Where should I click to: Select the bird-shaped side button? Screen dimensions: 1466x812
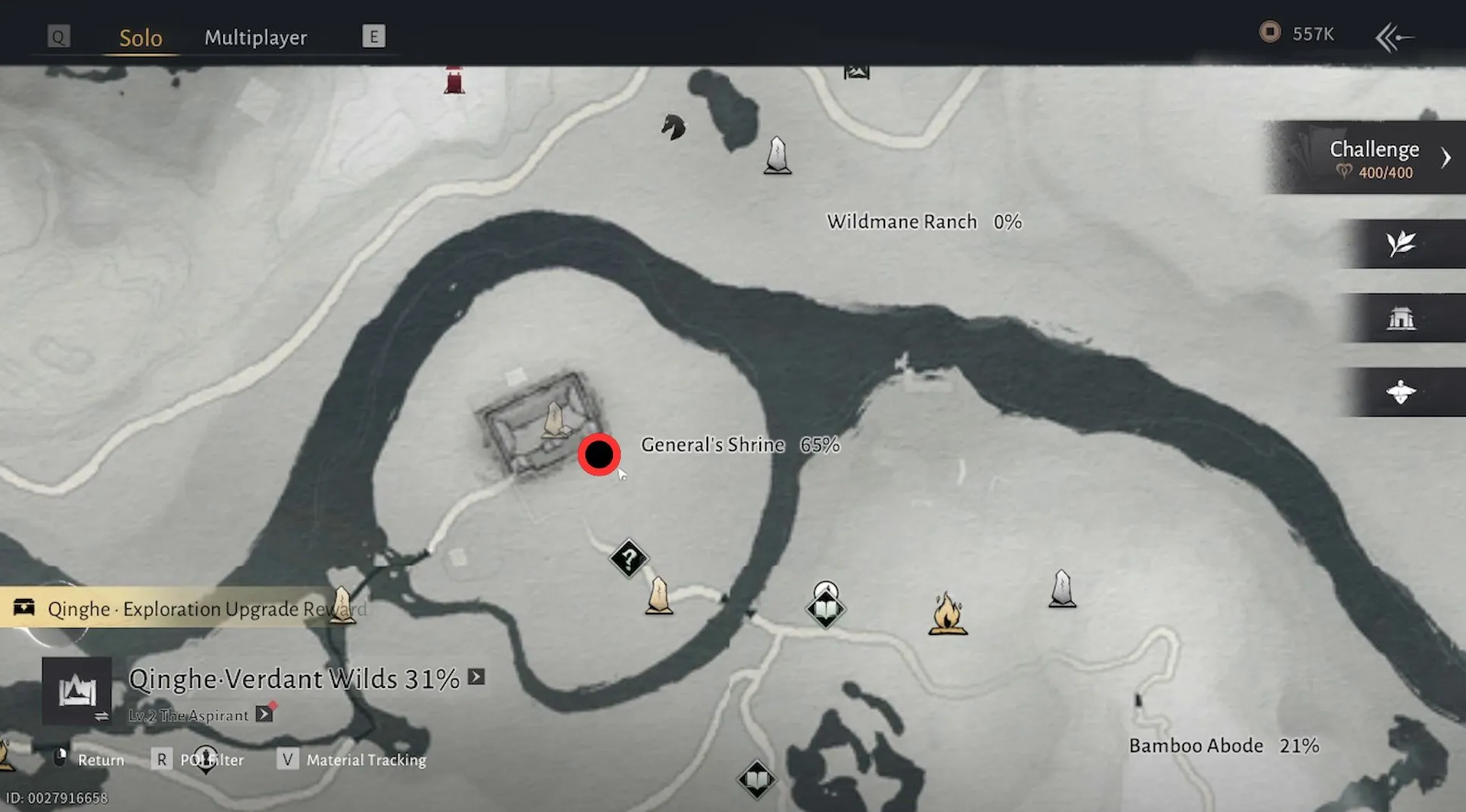(1401, 391)
